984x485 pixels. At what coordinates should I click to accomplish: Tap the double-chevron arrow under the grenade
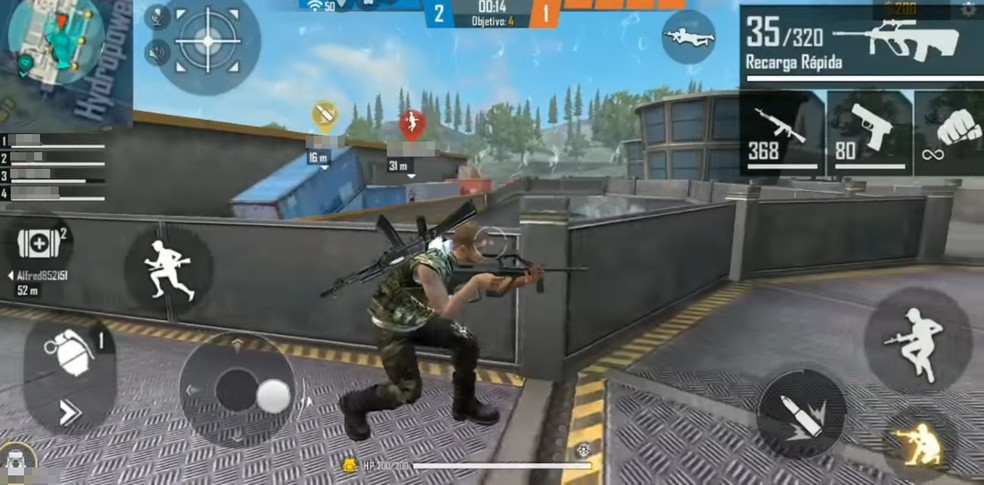click(x=70, y=411)
